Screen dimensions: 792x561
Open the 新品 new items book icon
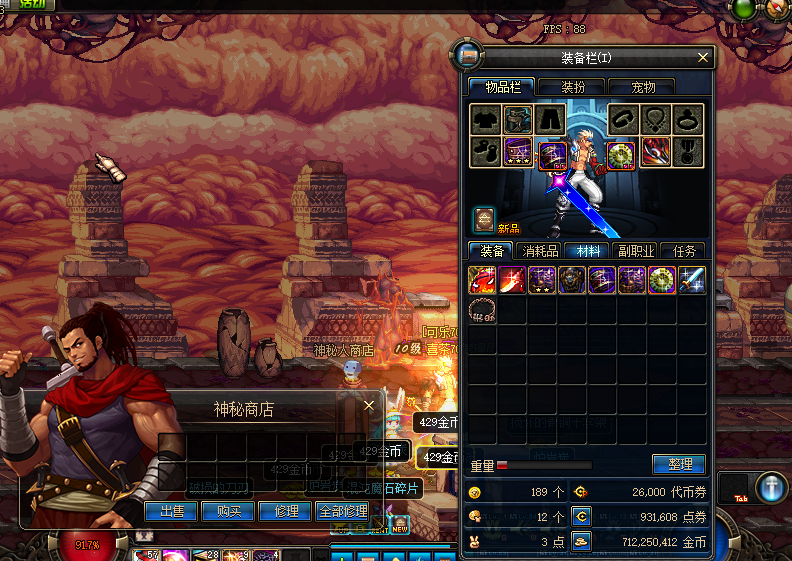coord(484,218)
